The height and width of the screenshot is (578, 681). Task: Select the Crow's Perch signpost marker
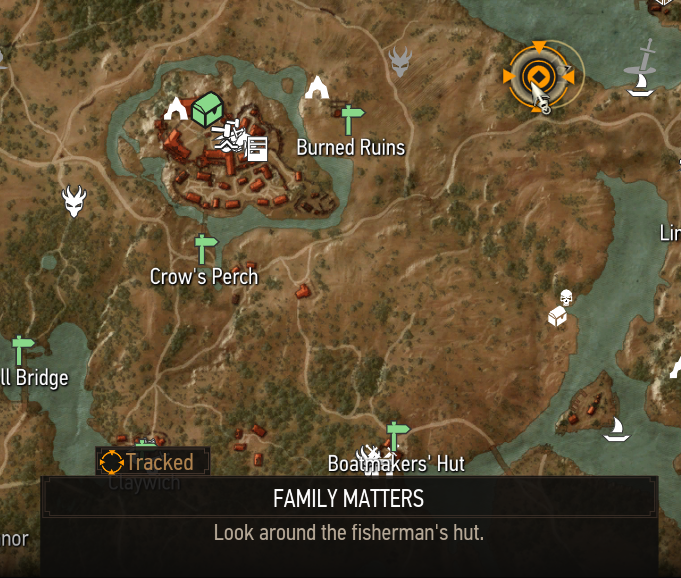pos(205,249)
